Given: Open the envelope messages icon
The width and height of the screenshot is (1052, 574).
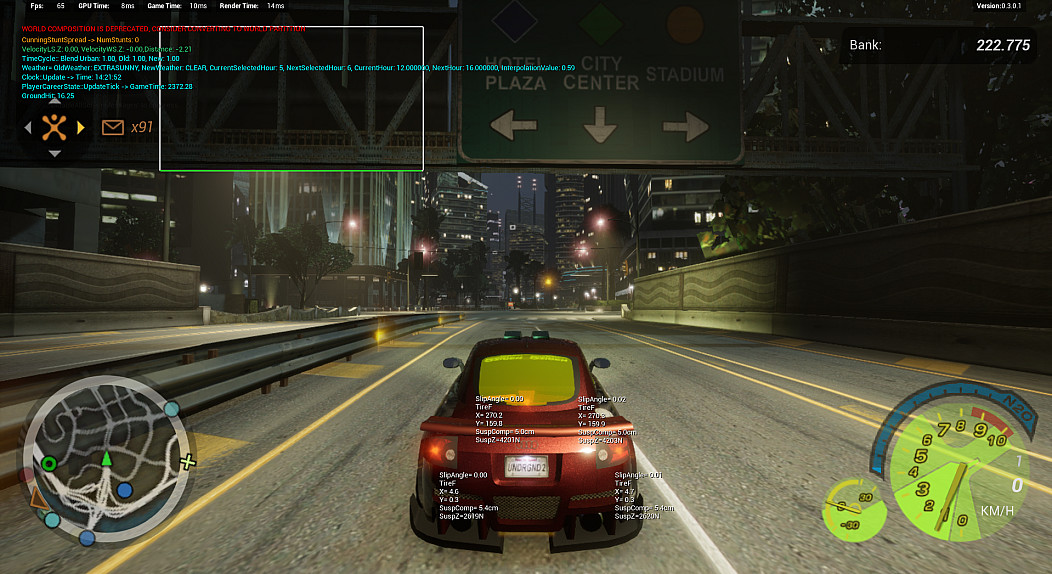Looking at the screenshot, I should (112, 127).
